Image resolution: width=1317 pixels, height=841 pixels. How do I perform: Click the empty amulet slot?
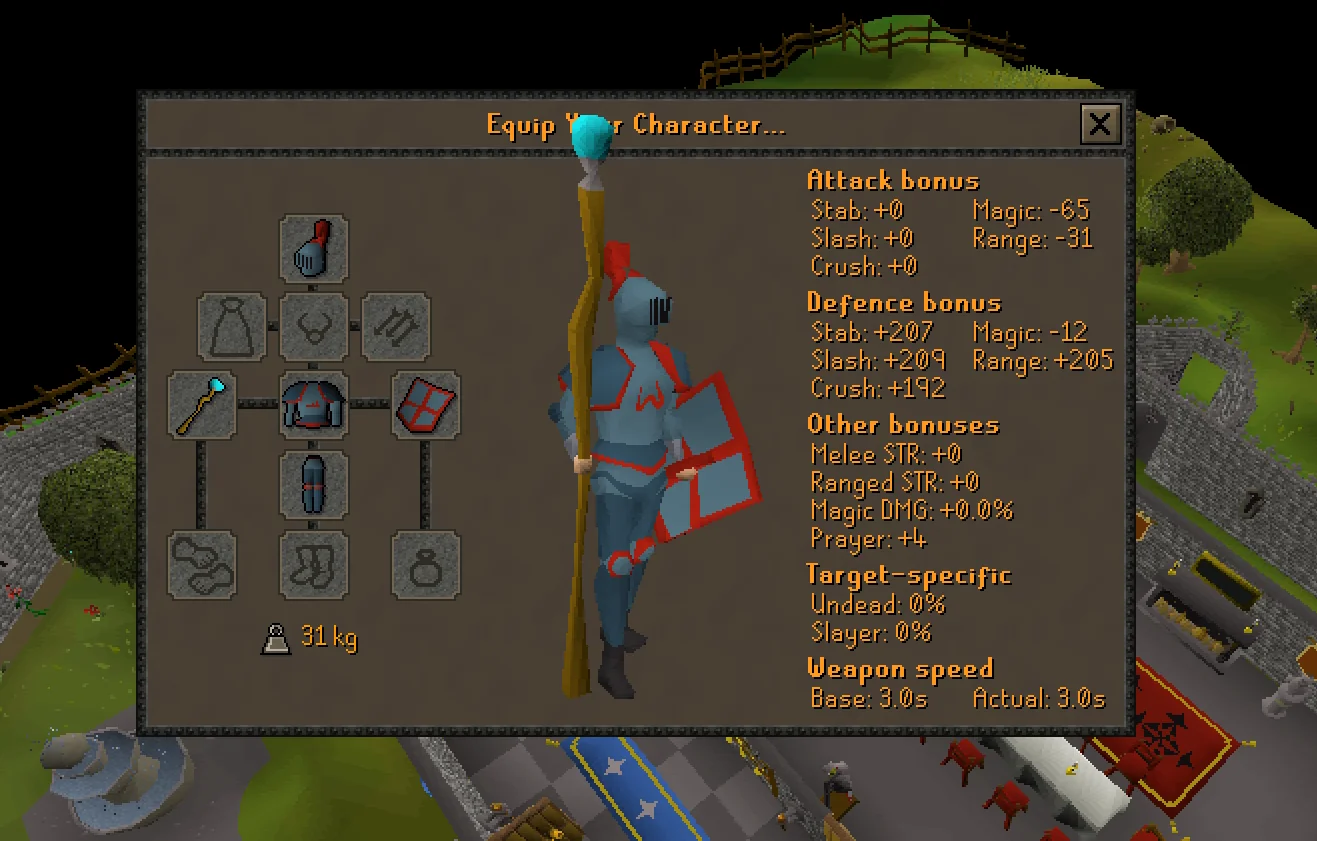point(313,328)
